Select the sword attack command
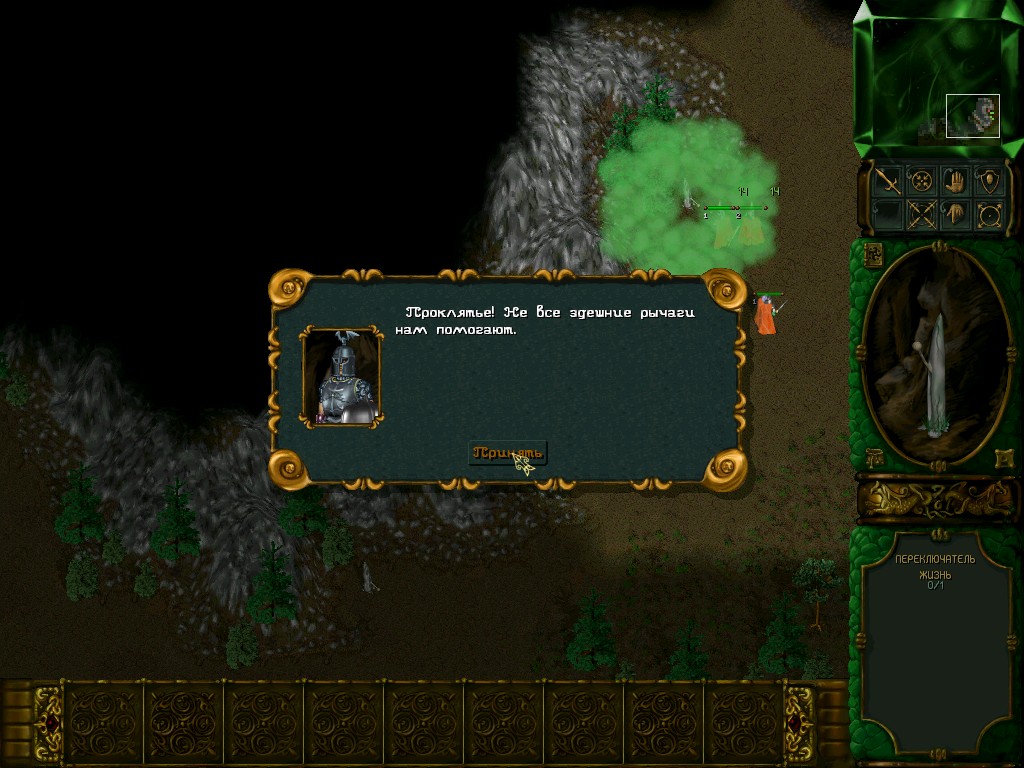 888,181
